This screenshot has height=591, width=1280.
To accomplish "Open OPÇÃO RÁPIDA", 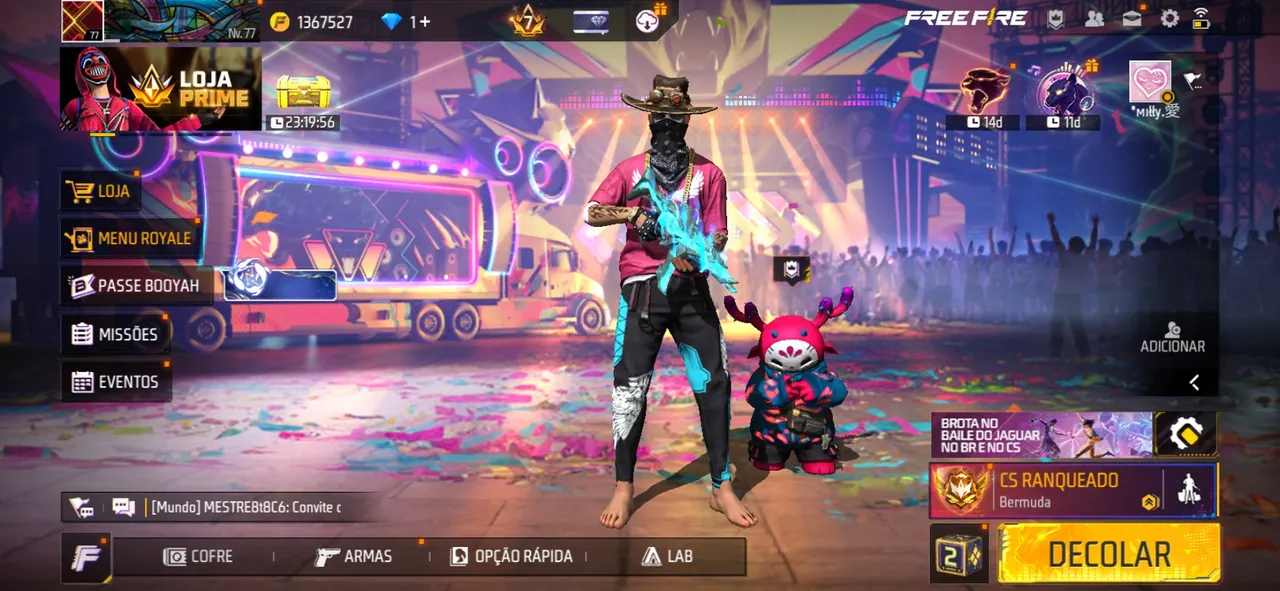I will pyautogui.click(x=512, y=556).
